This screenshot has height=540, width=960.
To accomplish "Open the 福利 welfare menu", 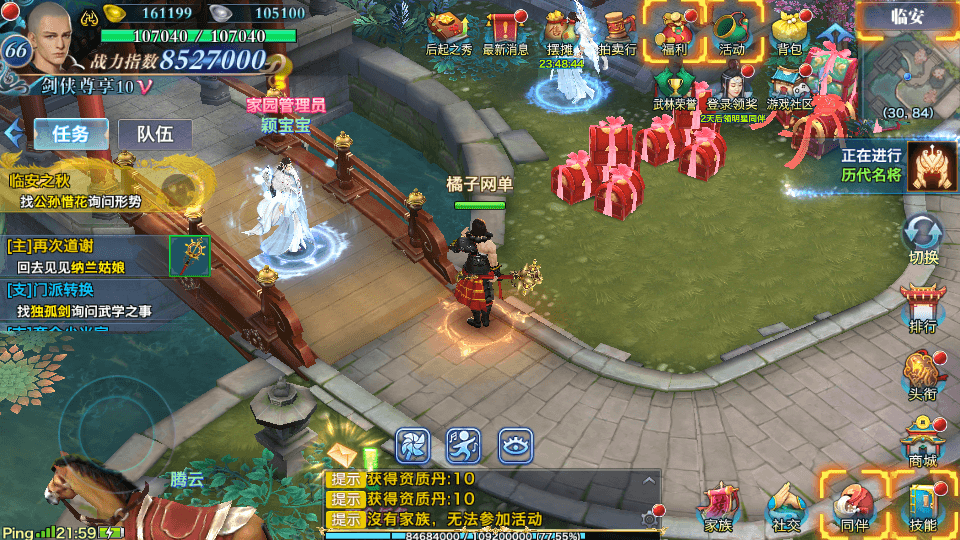I will tap(670, 32).
